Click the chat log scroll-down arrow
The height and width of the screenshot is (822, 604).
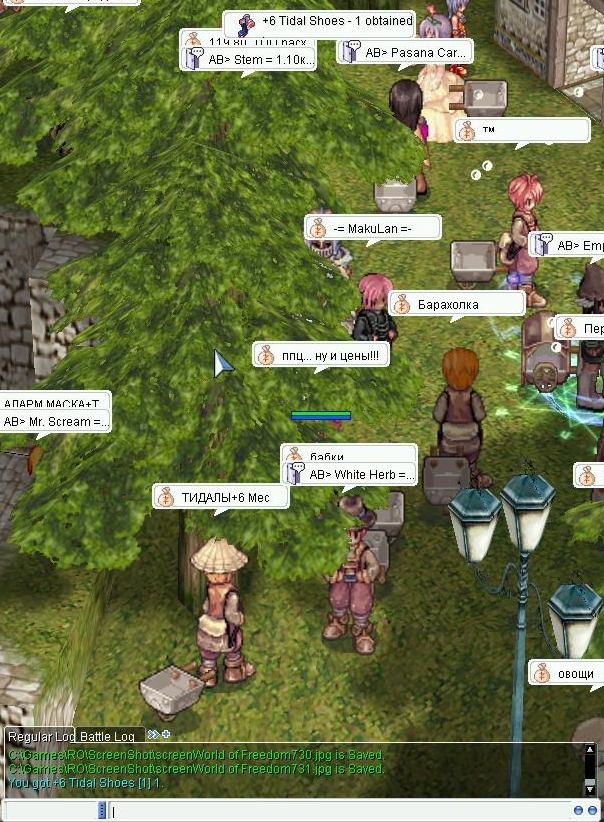click(590, 787)
